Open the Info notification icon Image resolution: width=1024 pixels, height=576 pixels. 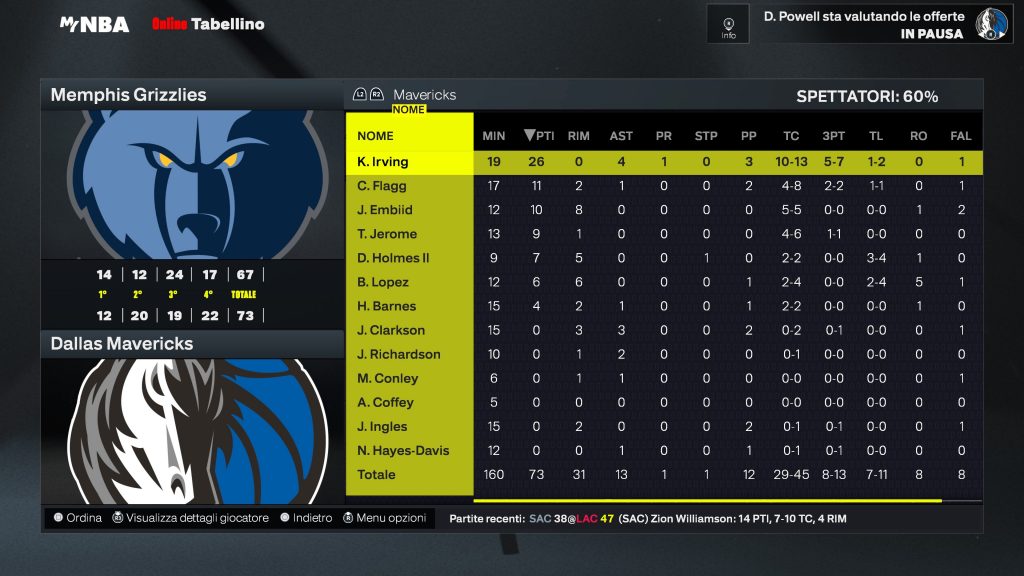pyautogui.click(x=728, y=24)
